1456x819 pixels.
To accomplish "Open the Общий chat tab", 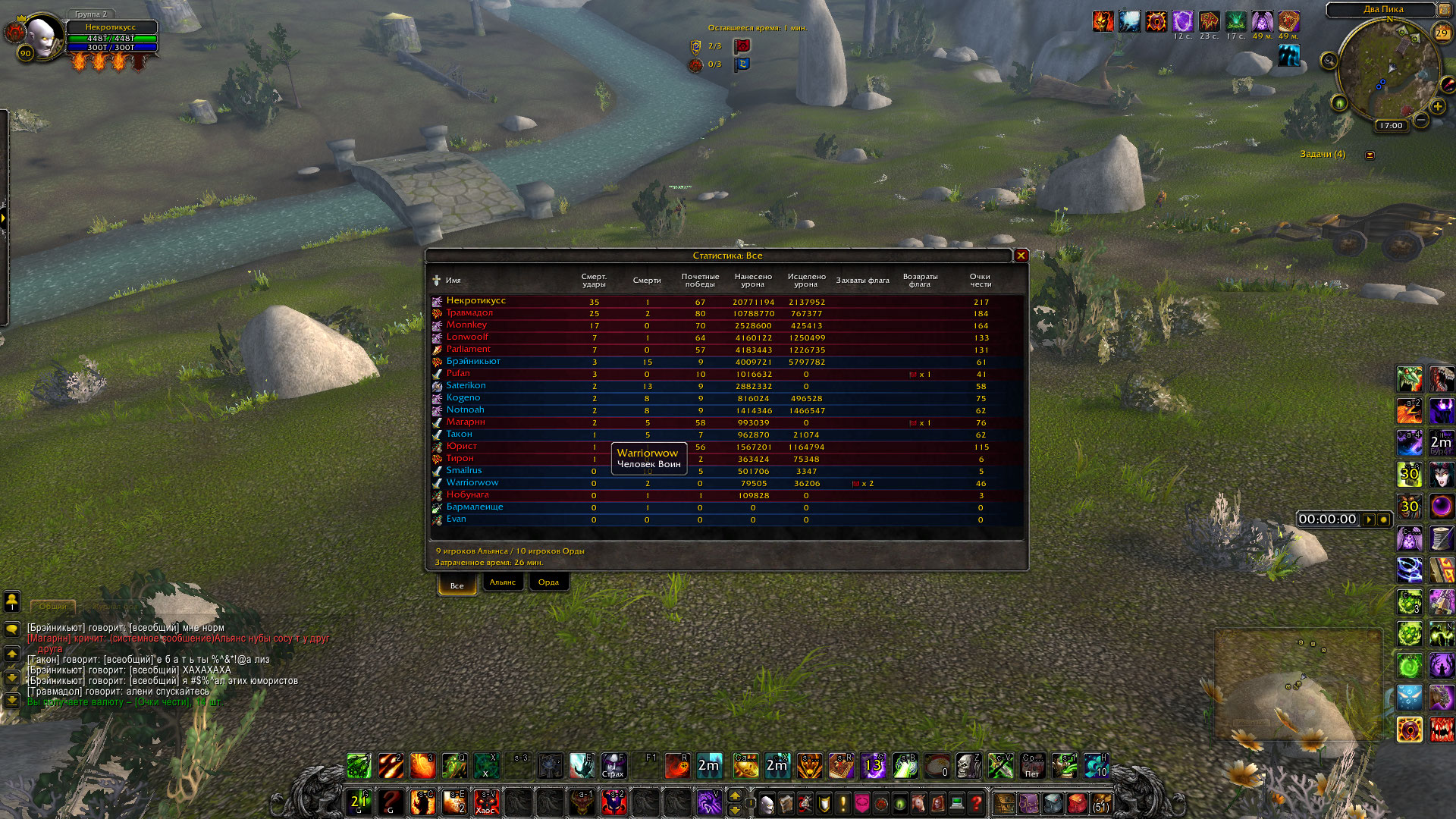I will (53, 607).
